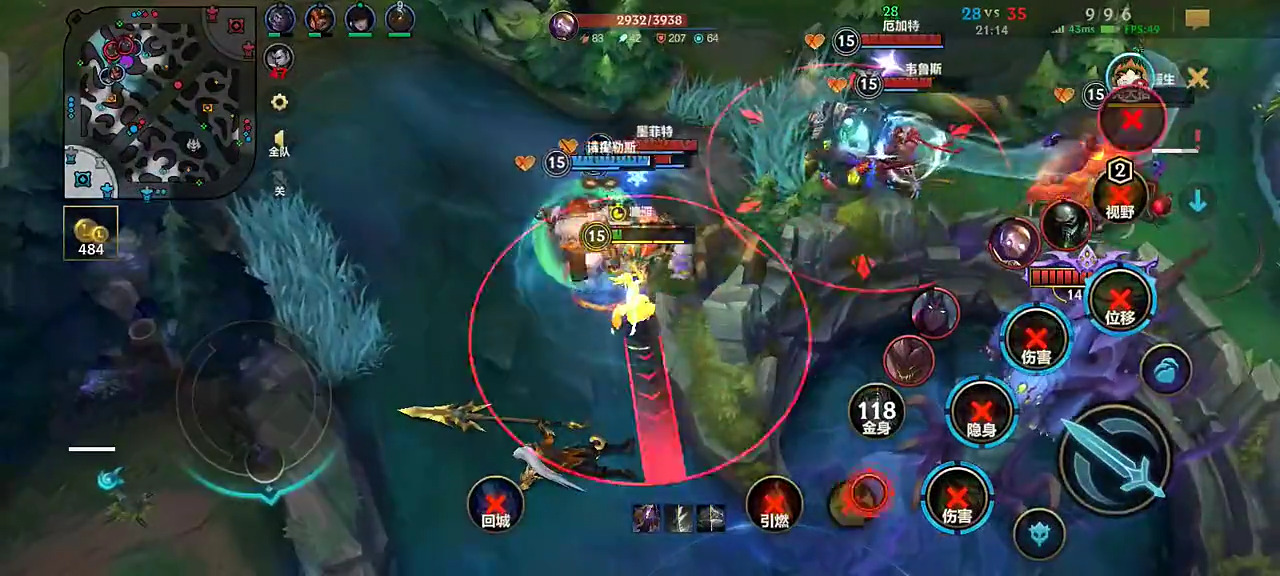Trigger the 位移 dash ability
The height and width of the screenshot is (576, 1280).
1120,300
